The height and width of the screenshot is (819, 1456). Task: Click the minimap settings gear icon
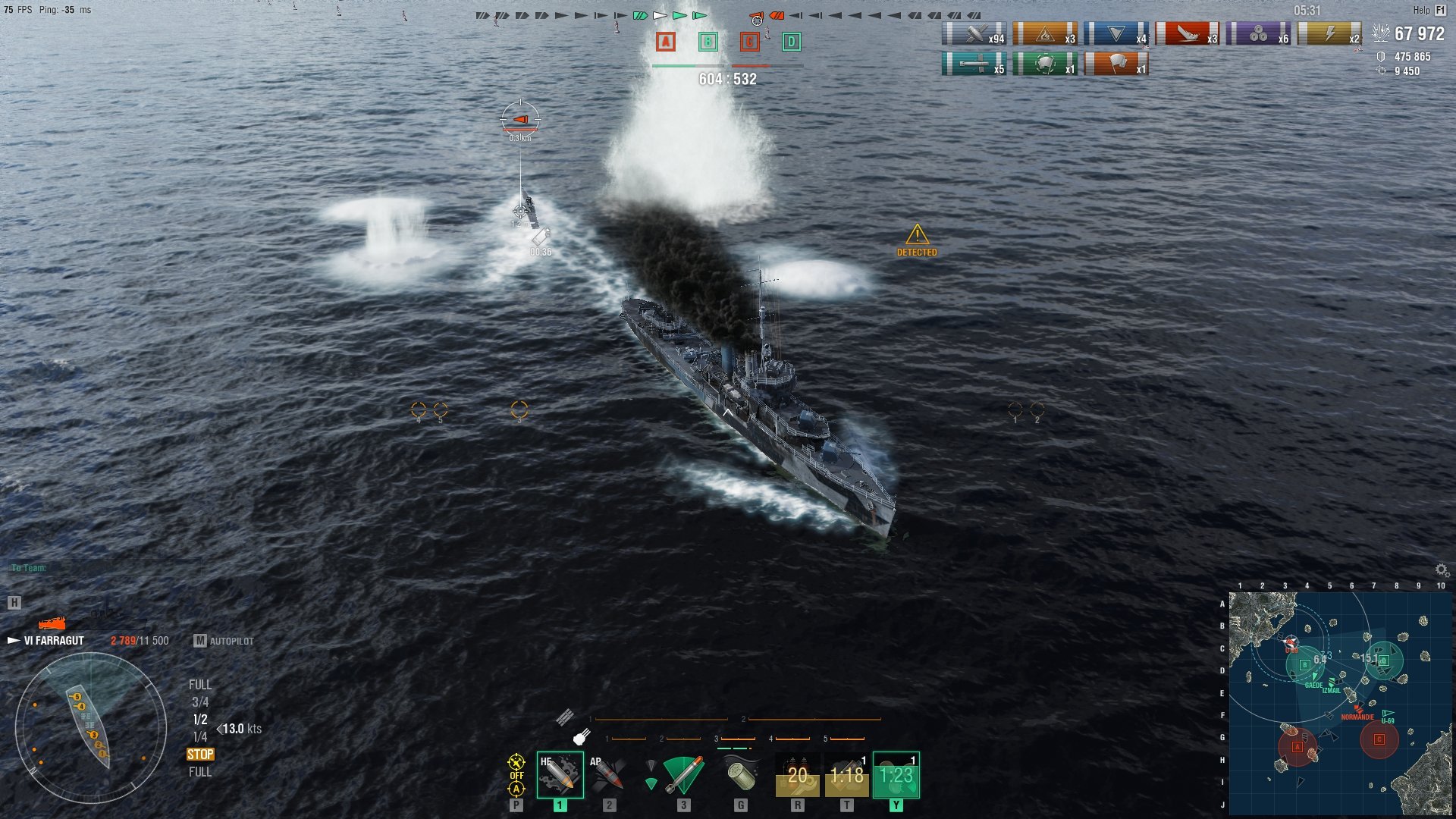coord(1442,570)
